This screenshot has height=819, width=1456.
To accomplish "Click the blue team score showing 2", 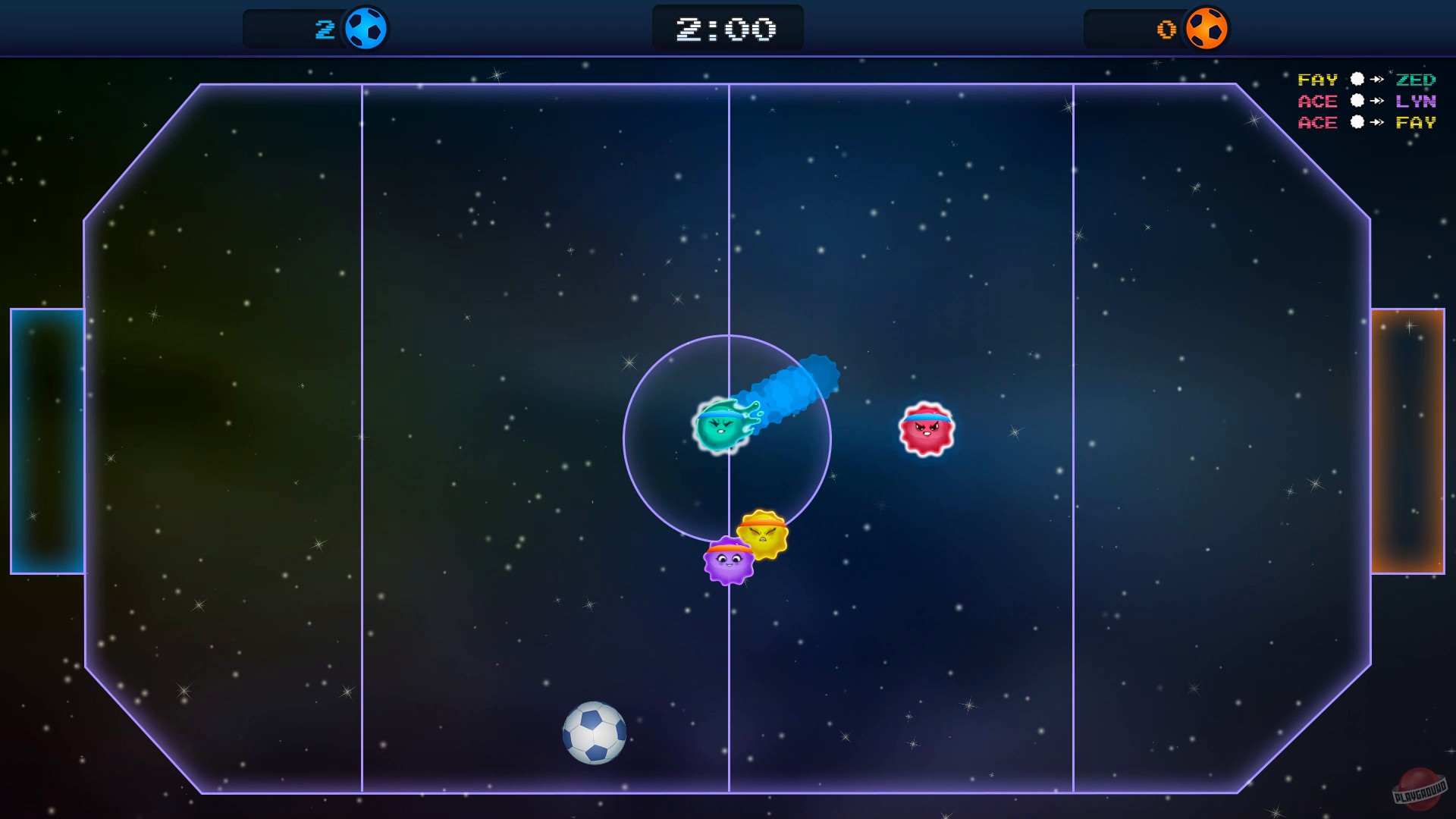I will tap(325, 29).
